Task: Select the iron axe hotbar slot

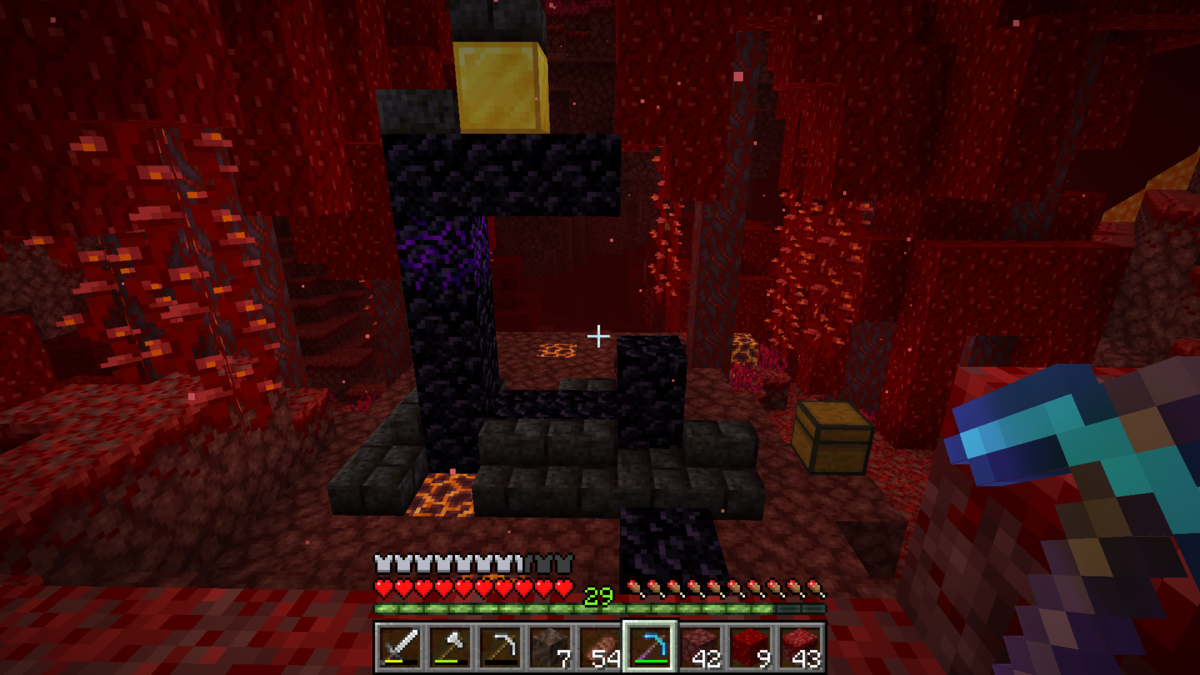Action: pyautogui.click(x=449, y=647)
